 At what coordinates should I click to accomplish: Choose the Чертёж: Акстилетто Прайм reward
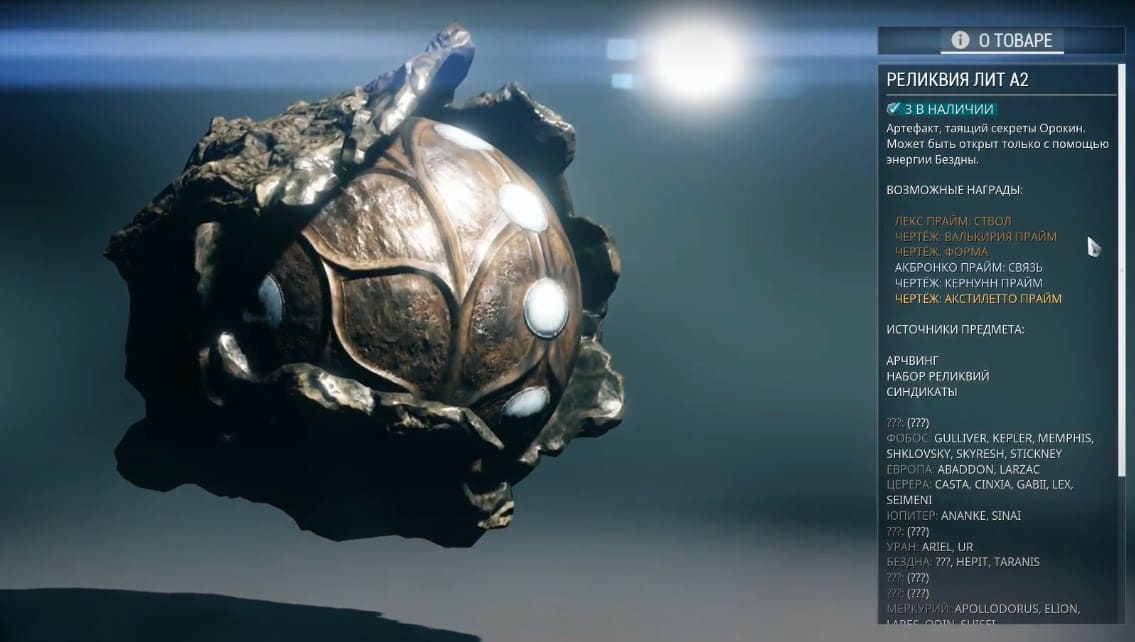tap(978, 299)
